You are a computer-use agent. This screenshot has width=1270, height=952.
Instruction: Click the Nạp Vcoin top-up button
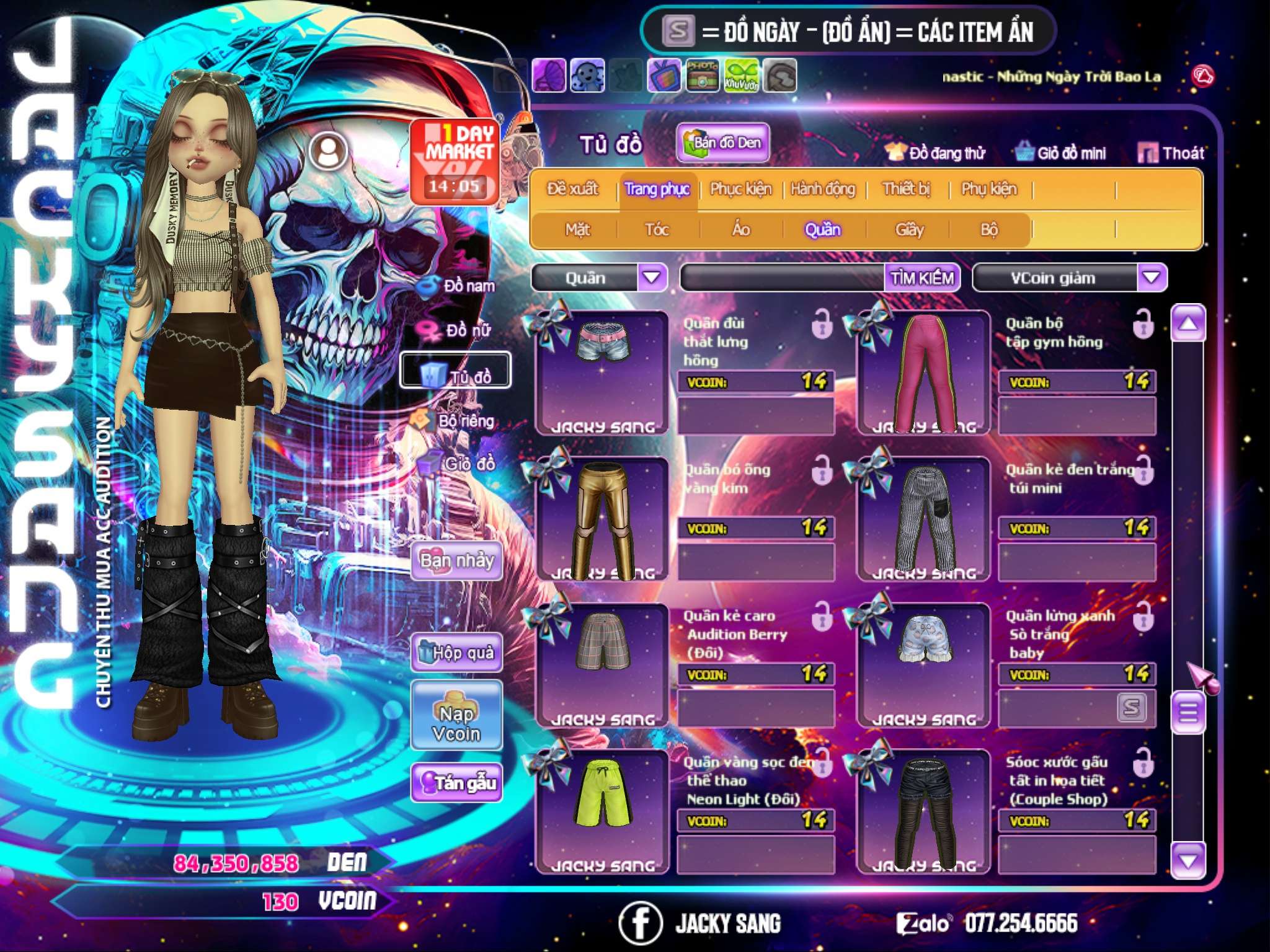[457, 716]
